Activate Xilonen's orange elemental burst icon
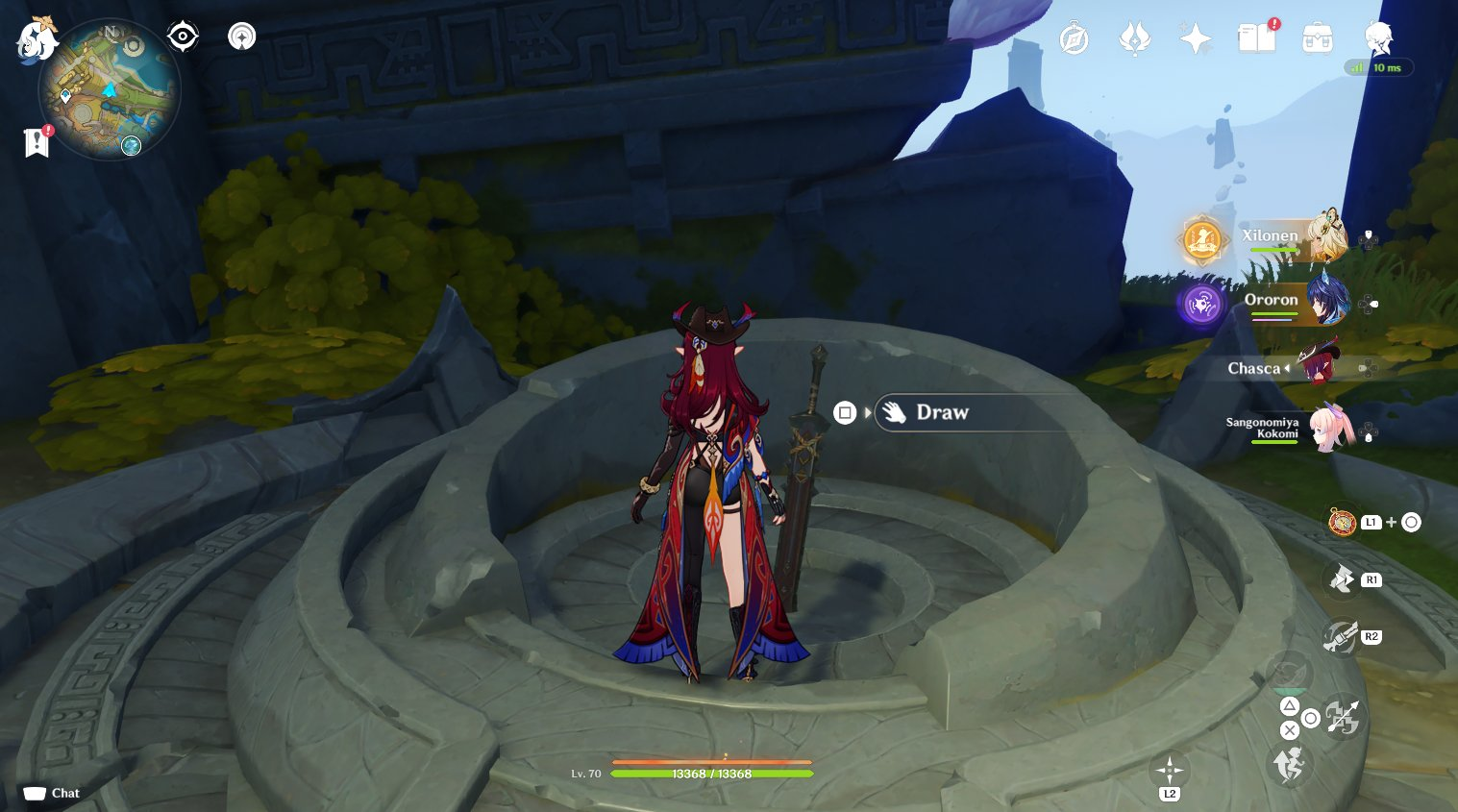 [x=1202, y=239]
